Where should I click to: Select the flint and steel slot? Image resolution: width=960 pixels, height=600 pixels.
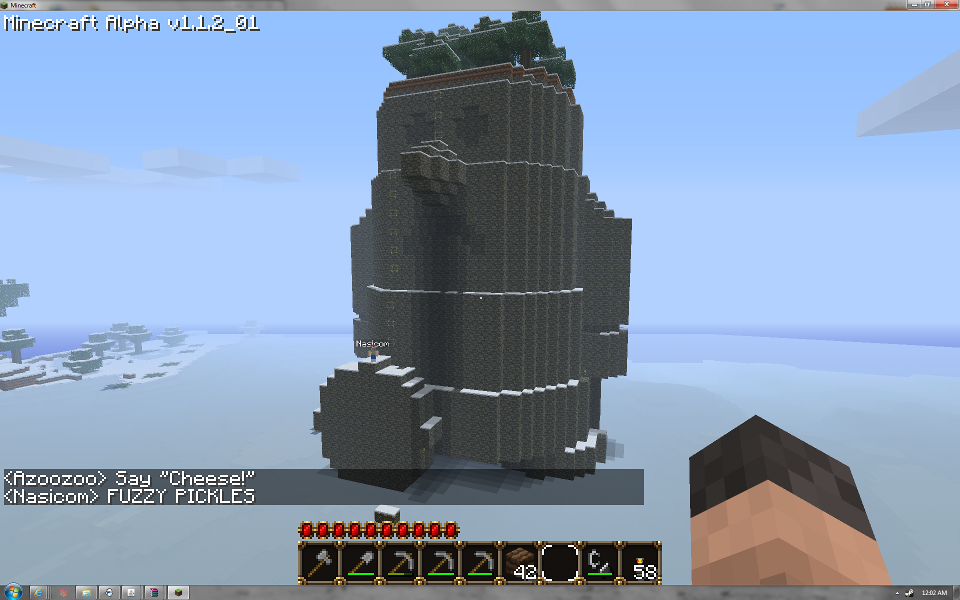coord(600,563)
